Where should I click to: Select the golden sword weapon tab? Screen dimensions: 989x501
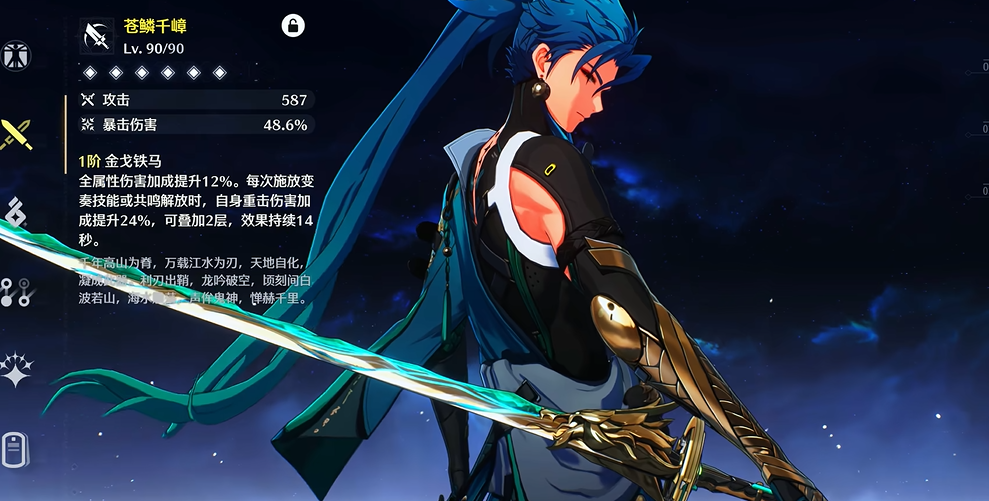pyautogui.click(x=16, y=134)
